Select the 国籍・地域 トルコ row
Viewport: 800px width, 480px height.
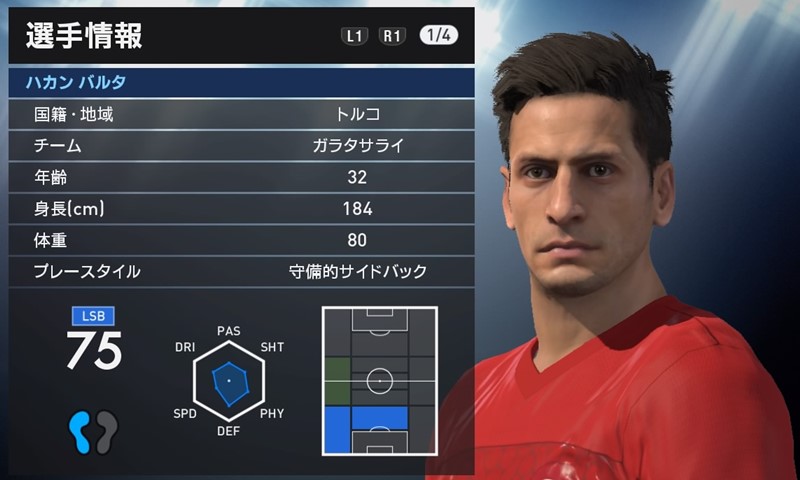point(240,115)
